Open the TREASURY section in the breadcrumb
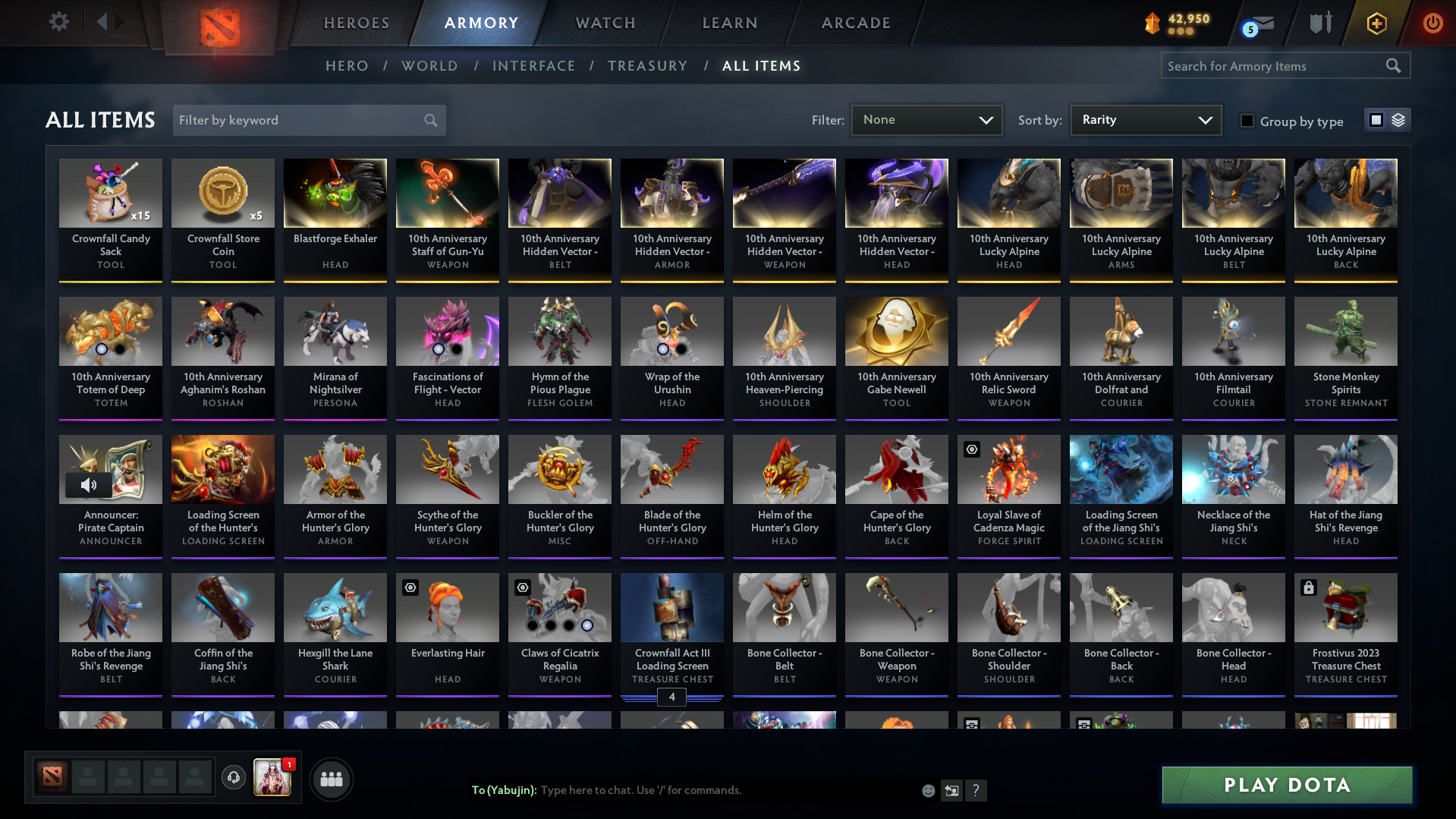This screenshot has width=1456, height=819. pyautogui.click(x=647, y=66)
